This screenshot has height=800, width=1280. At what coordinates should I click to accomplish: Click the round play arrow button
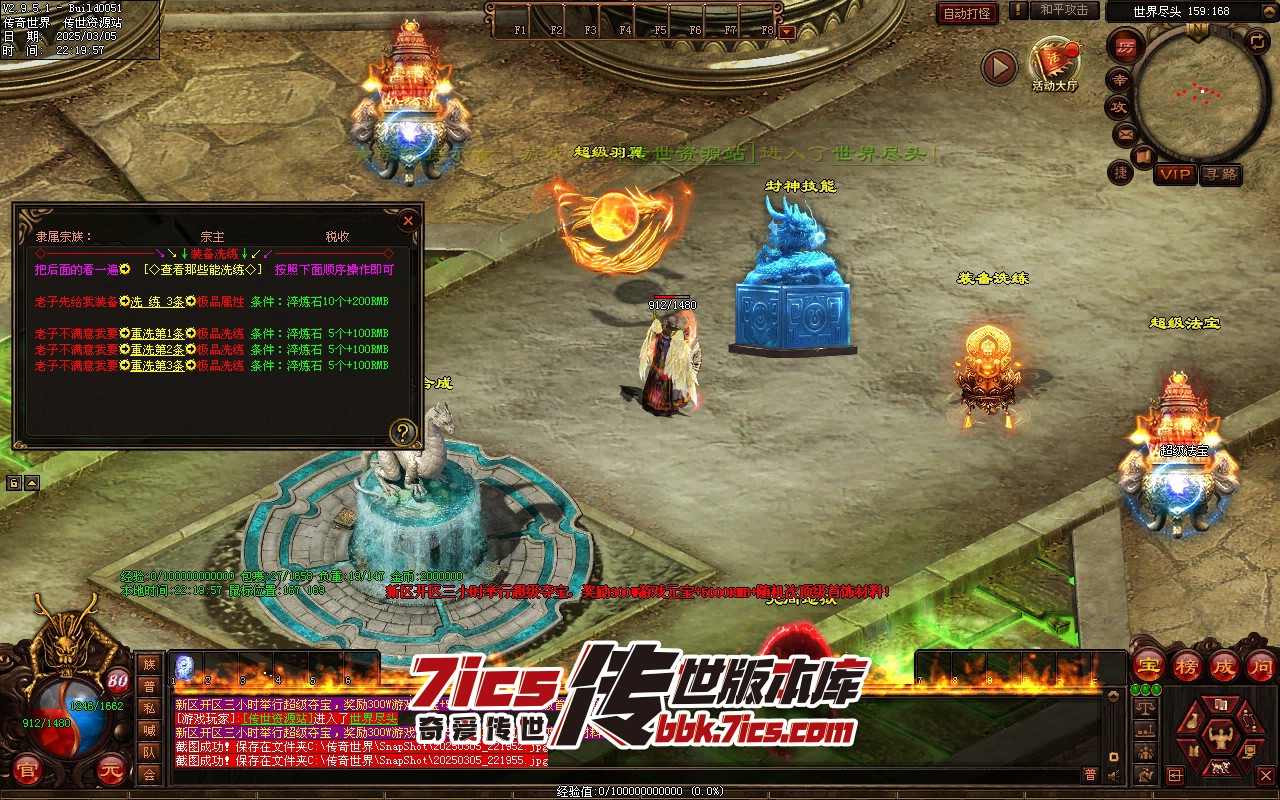(x=998, y=67)
